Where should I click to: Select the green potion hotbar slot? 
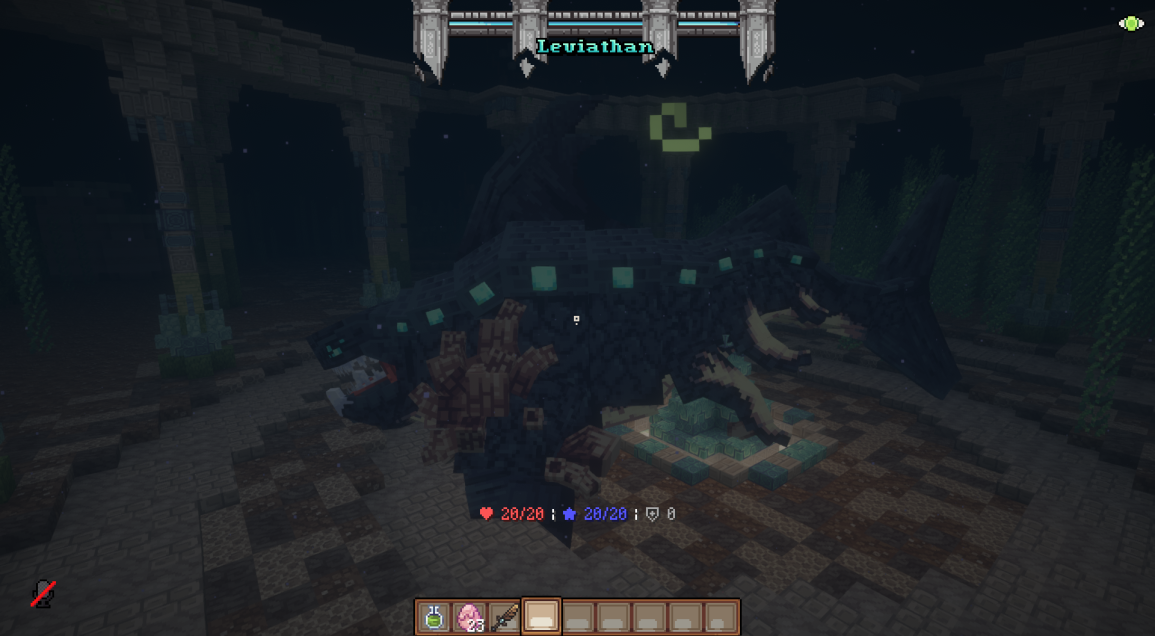tap(434, 617)
